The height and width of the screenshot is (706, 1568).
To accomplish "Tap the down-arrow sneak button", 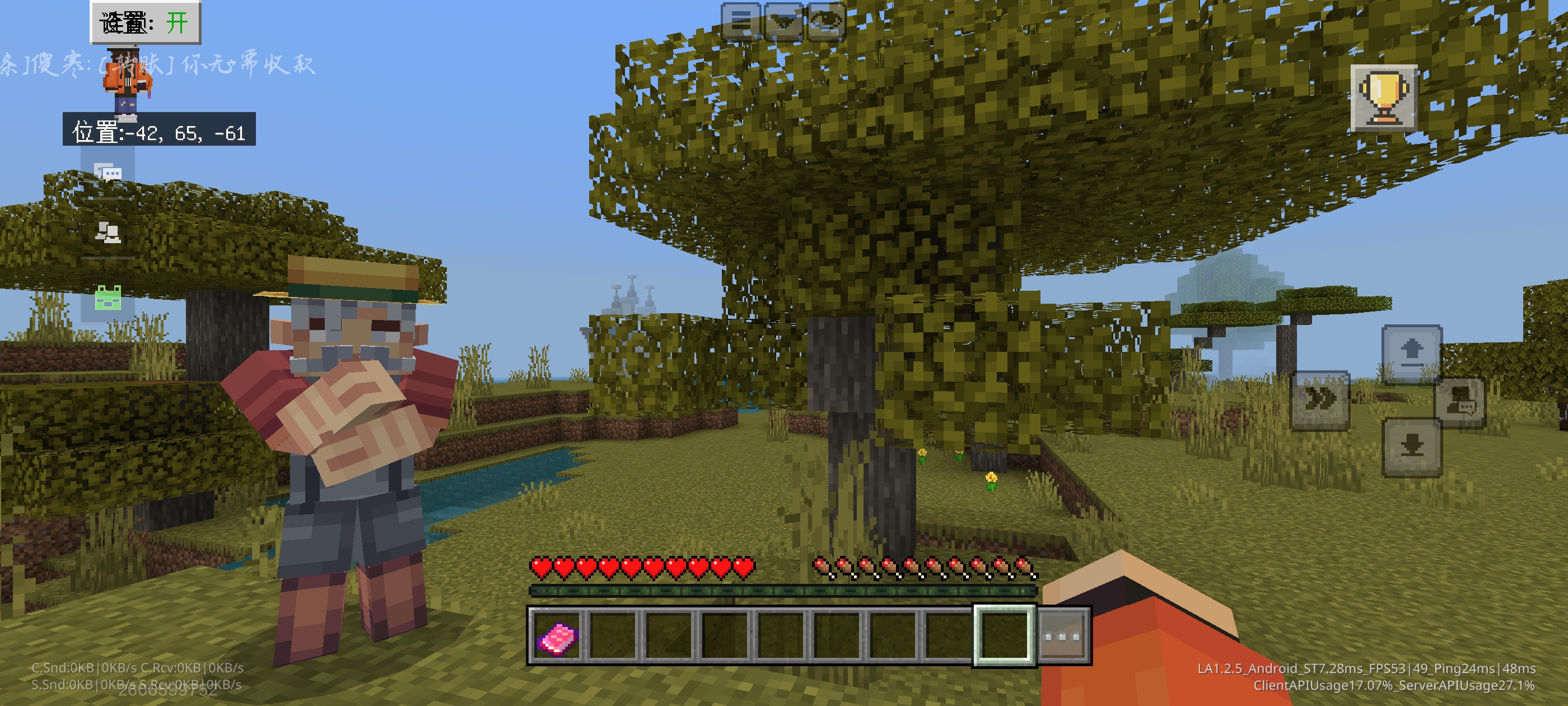I will coord(1412,447).
